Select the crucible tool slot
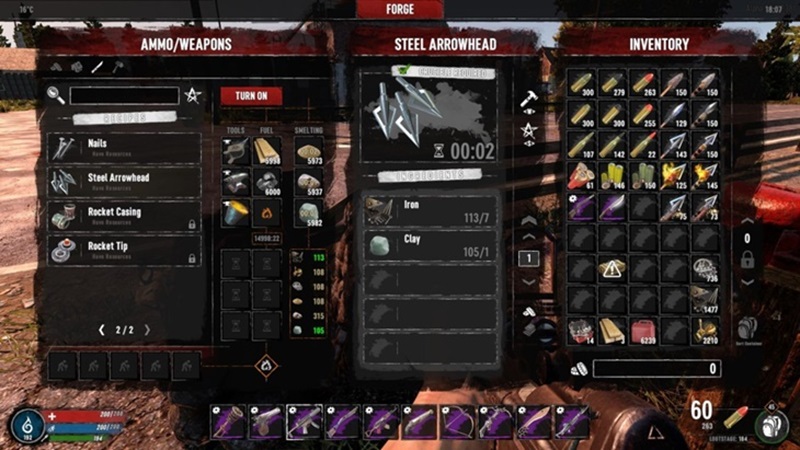Viewport: 800px width, 450px height. pyautogui.click(x=237, y=214)
